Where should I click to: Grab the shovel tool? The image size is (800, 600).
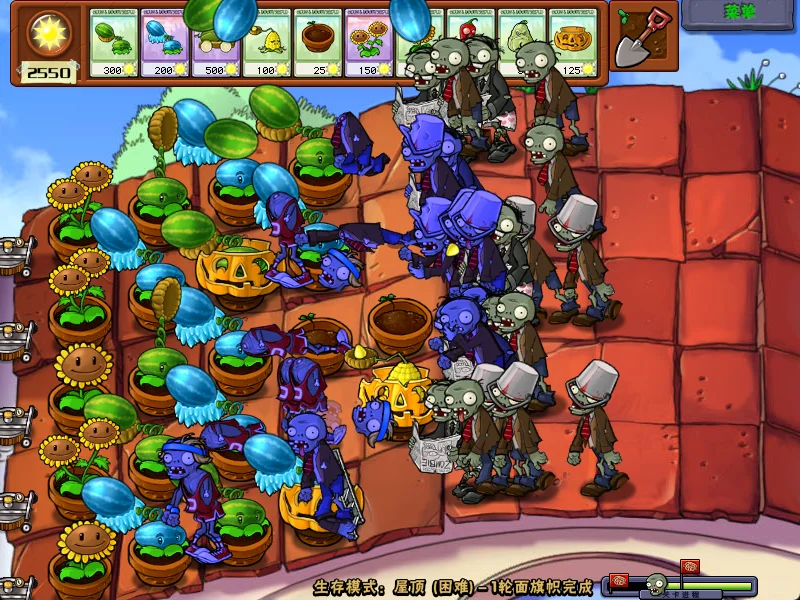coord(637,37)
